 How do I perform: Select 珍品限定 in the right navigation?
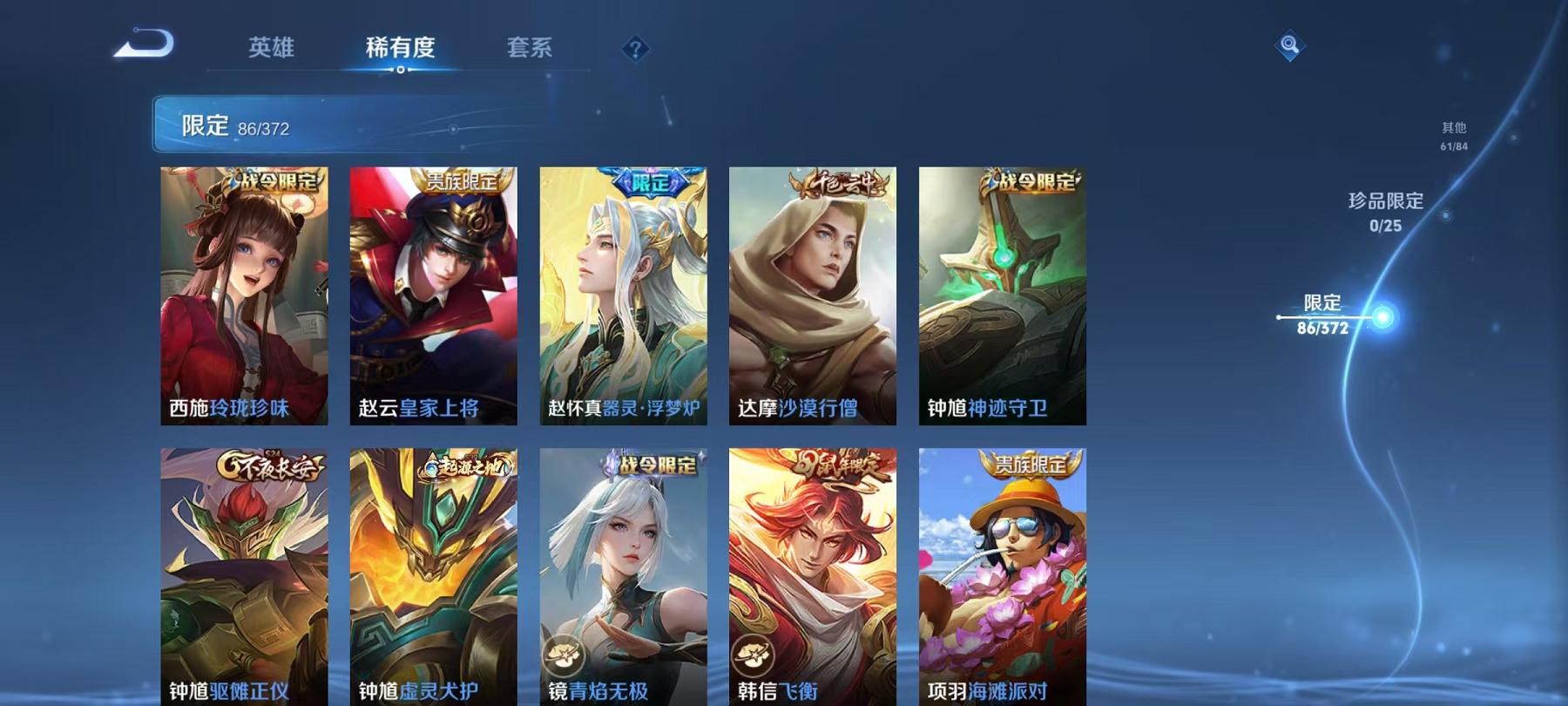coord(1386,212)
